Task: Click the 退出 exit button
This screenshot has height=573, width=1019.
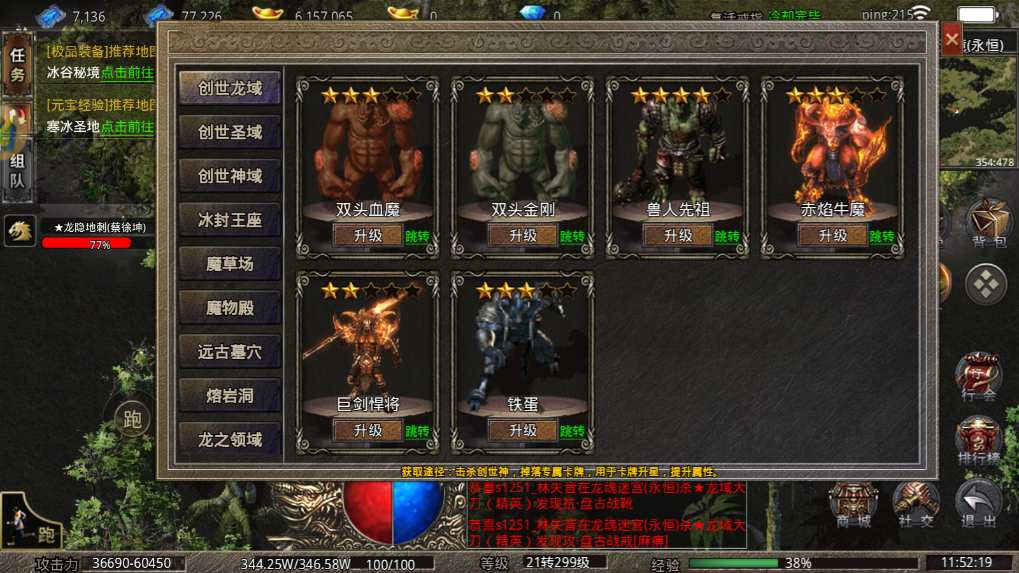Action: tap(978, 505)
